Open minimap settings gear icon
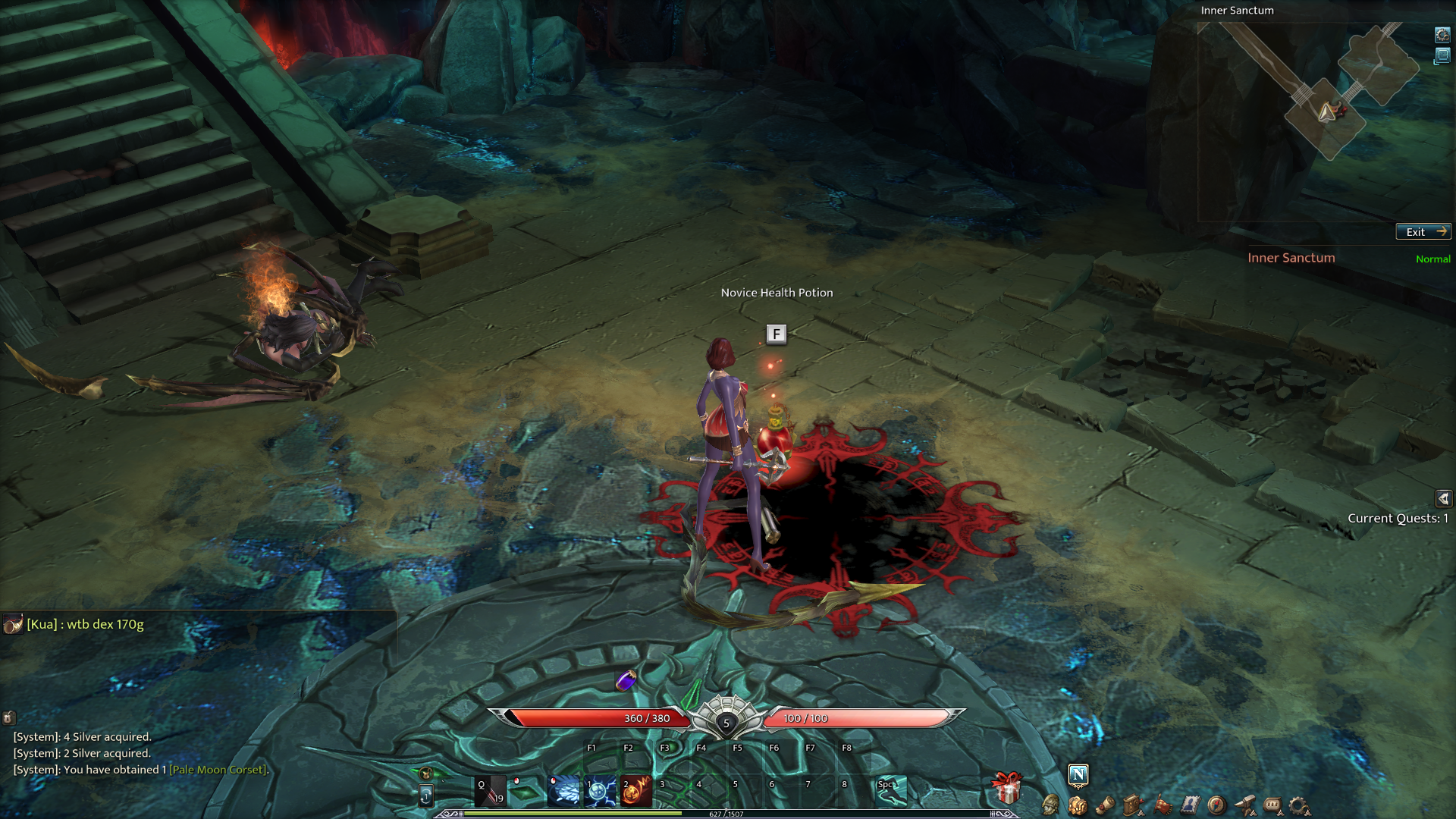This screenshot has height=819, width=1456. pos(1442,35)
